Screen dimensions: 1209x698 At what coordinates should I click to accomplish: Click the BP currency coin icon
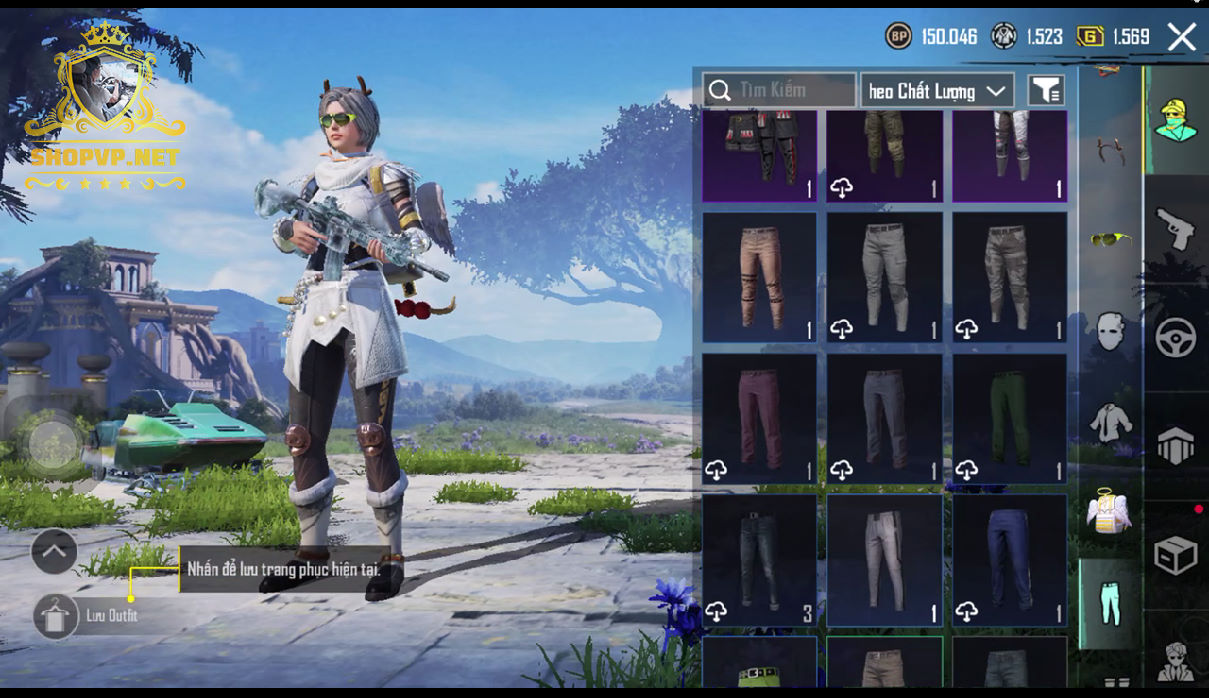pyautogui.click(x=898, y=37)
